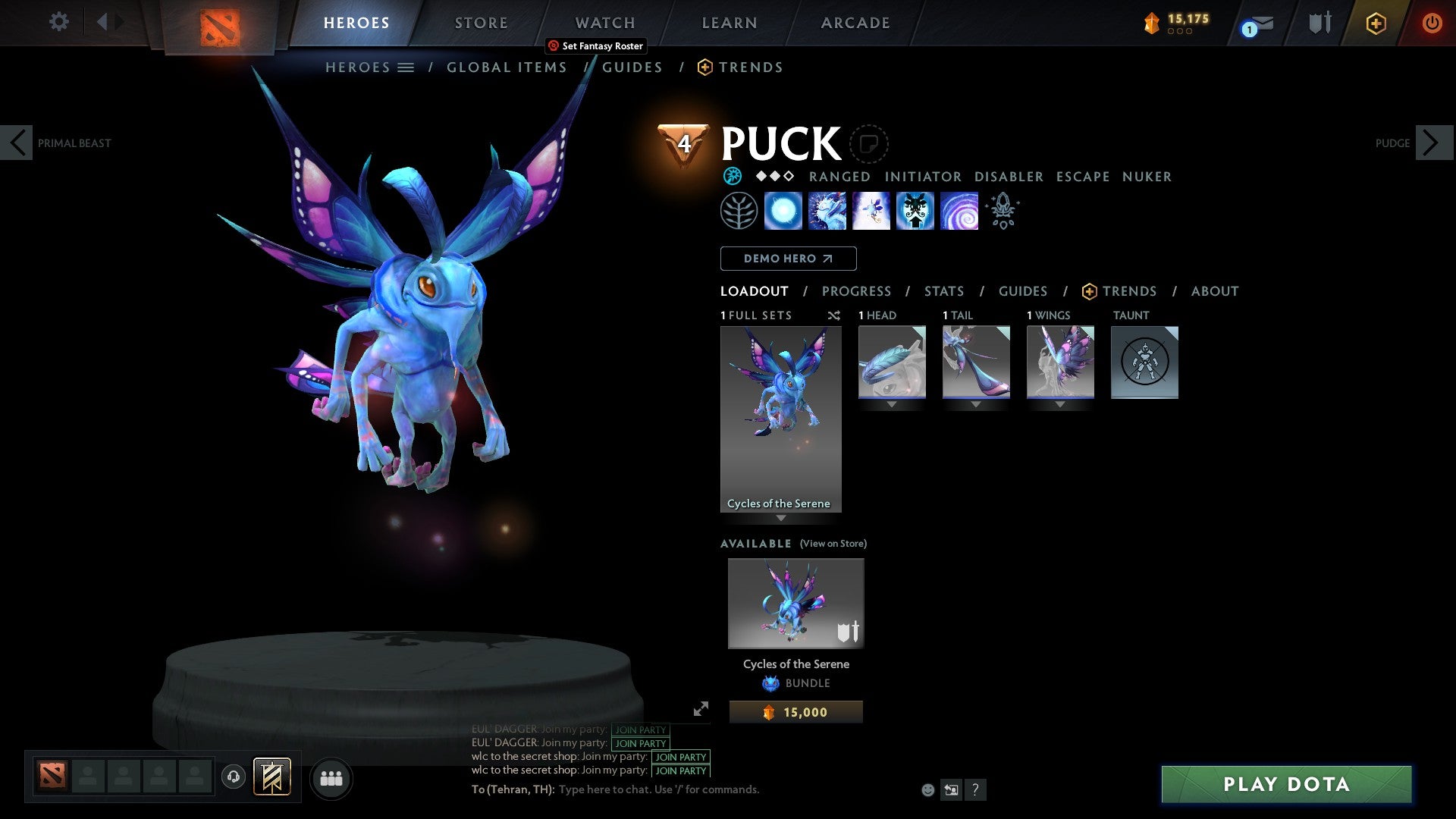The height and width of the screenshot is (819, 1456).
Task: Click the question mark help icon
Action: click(975, 789)
